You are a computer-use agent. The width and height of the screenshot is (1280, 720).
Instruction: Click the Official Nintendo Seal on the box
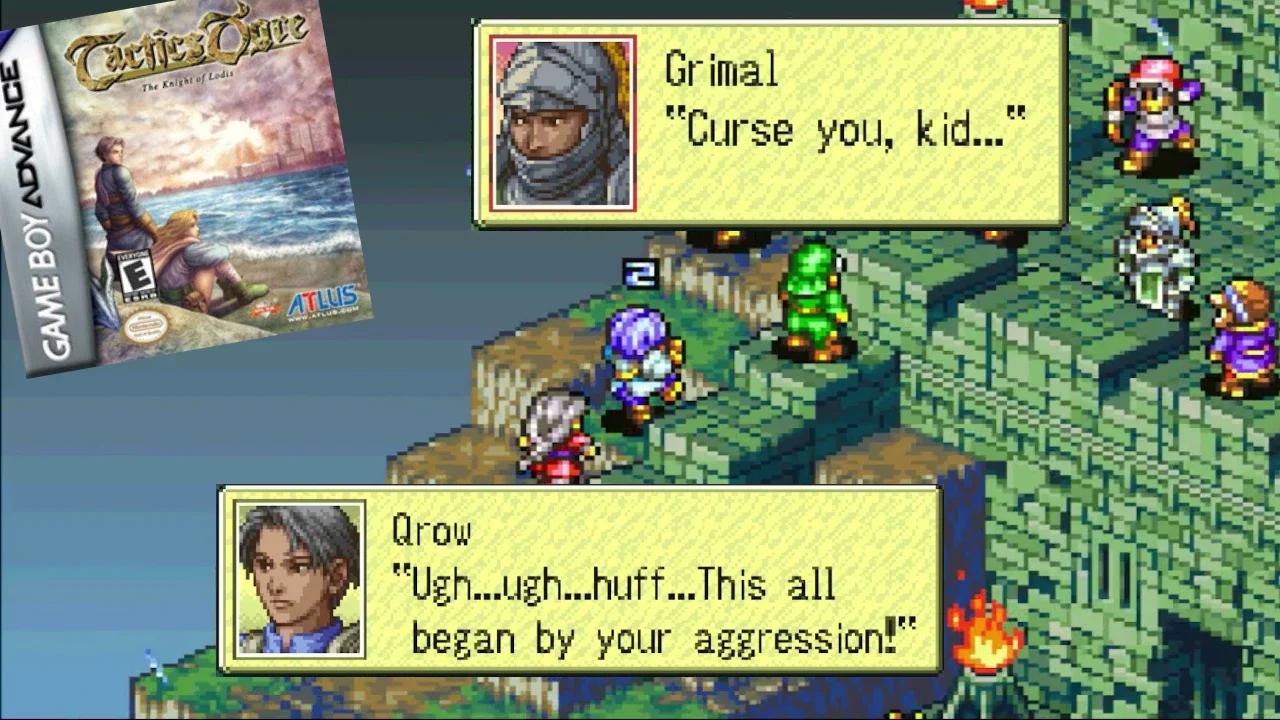click(145, 326)
